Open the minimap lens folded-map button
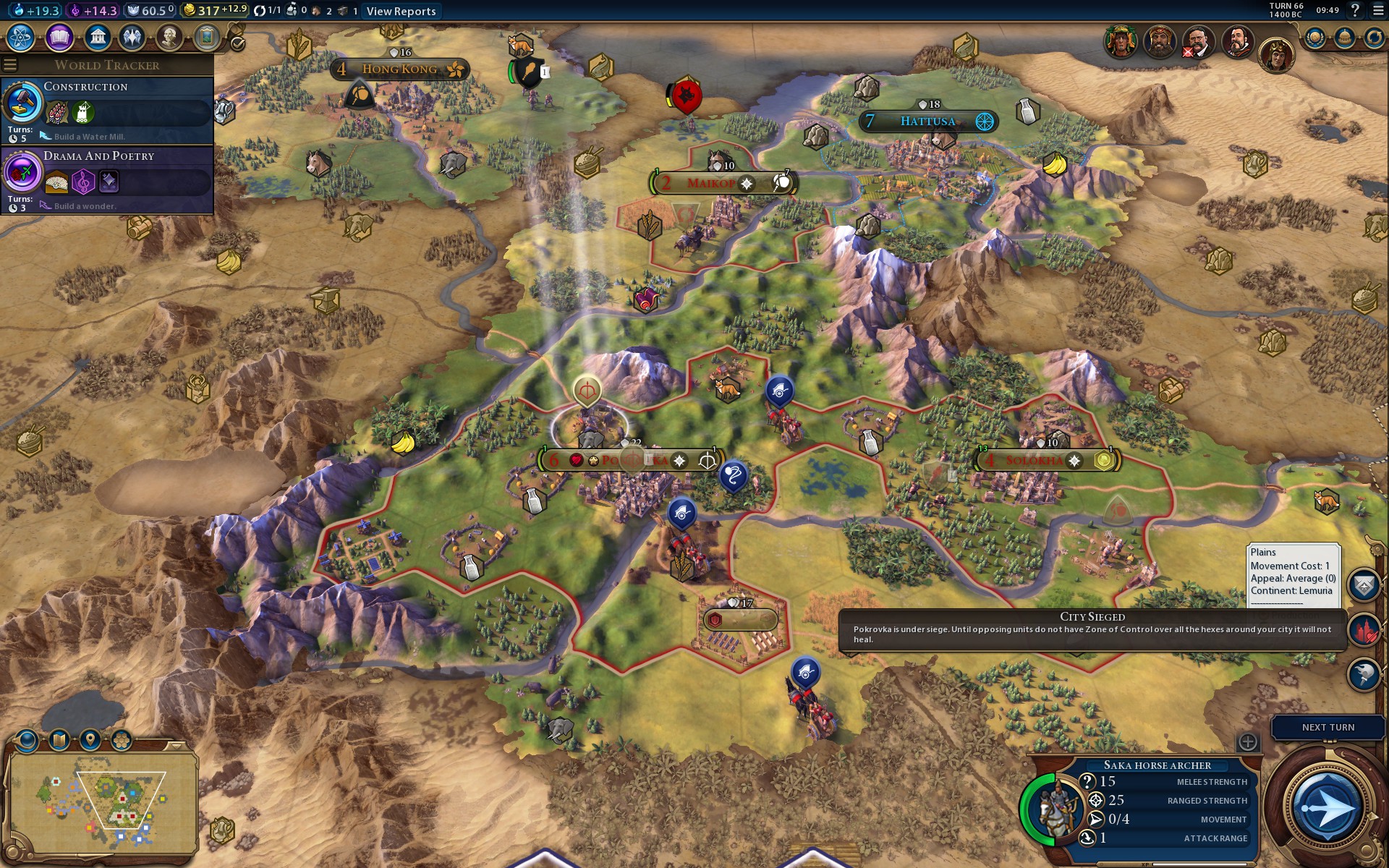Image resolution: width=1389 pixels, height=868 pixels. pyautogui.click(x=59, y=740)
